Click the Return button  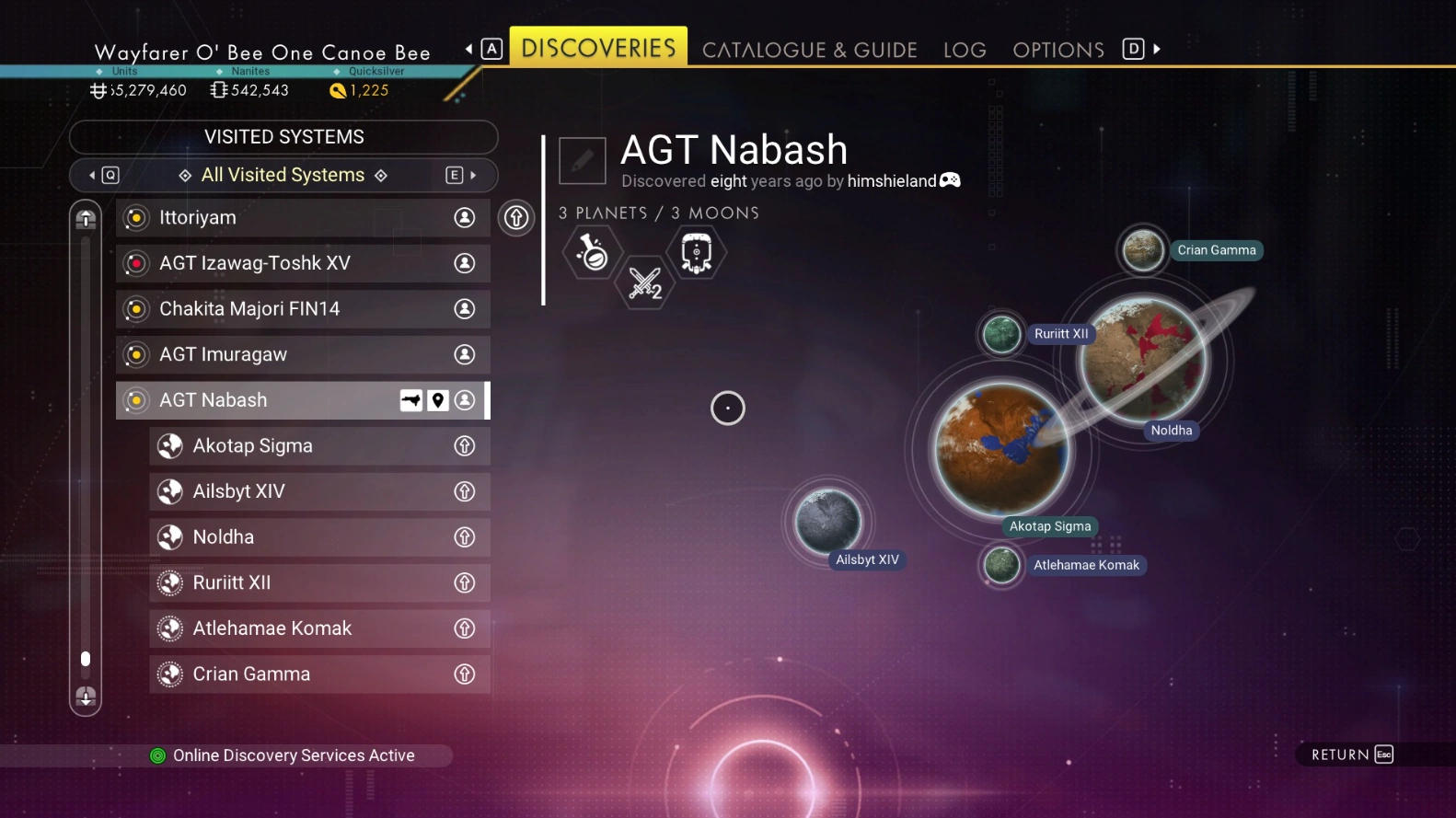point(1351,755)
